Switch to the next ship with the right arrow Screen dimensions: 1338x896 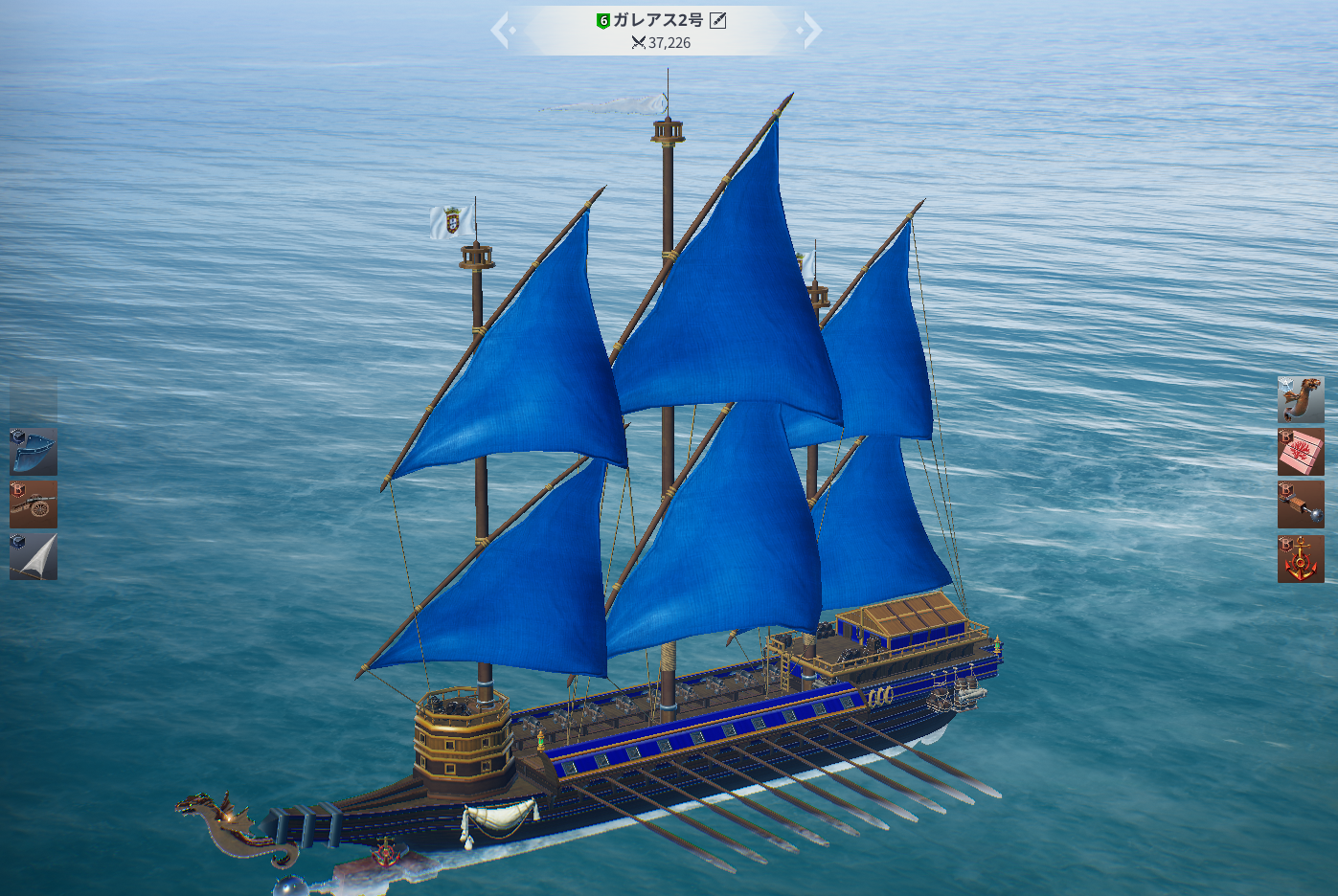tap(811, 31)
